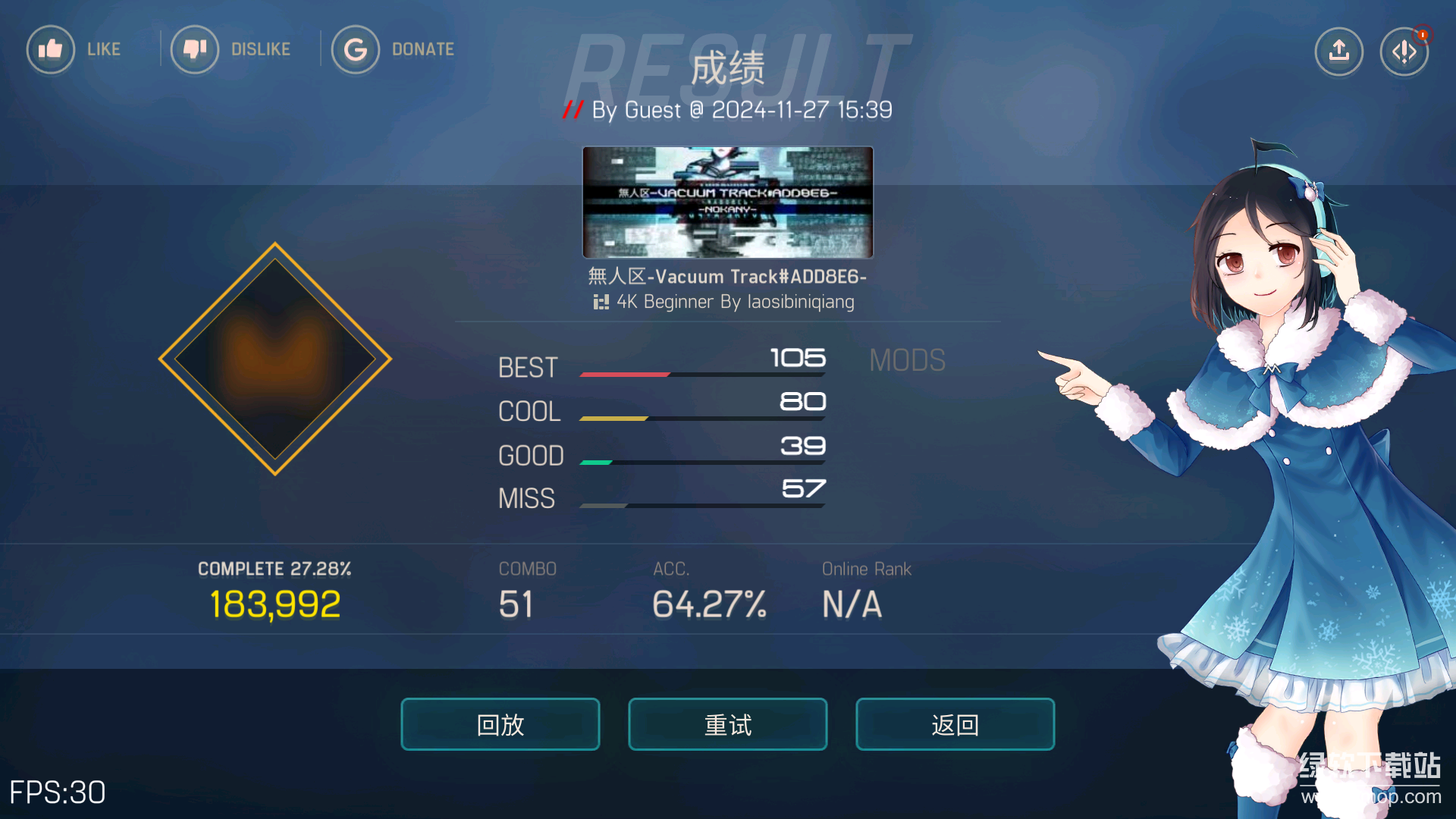The image size is (1456, 819).
Task: Click the orange diamond grade emblem
Action: pyautogui.click(x=275, y=359)
